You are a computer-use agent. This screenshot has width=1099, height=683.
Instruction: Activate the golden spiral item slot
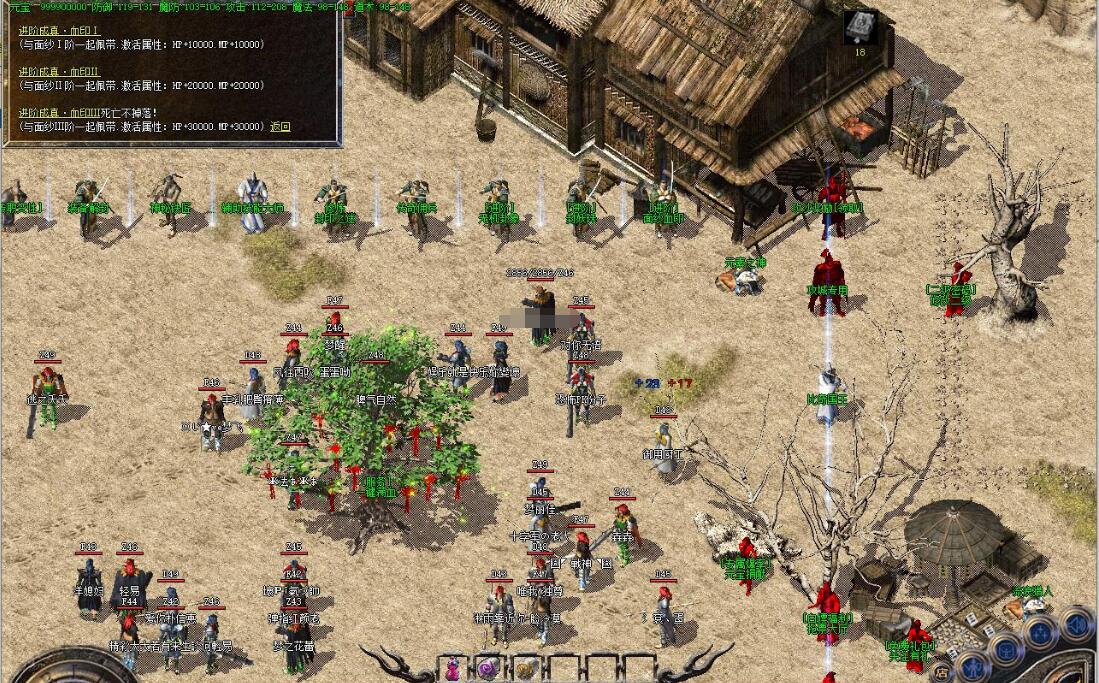click(524, 668)
